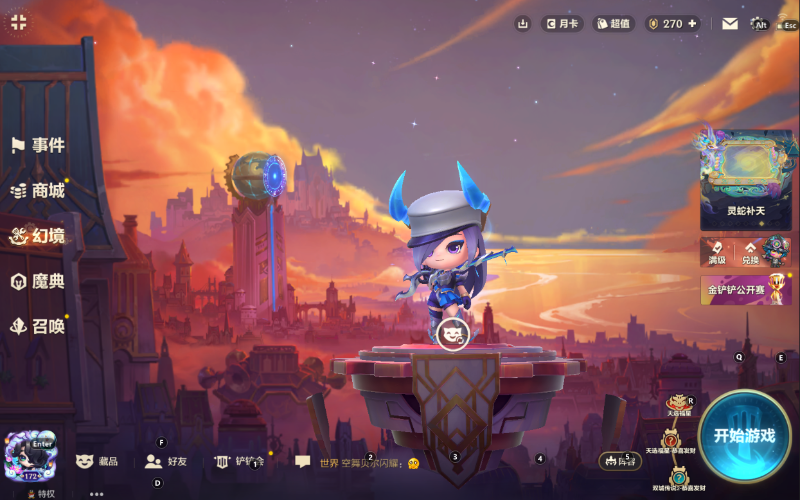Show the 好友 friends list
Image resolution: width=800 pixels, height=500 pixels.
(x=166, y=461)
